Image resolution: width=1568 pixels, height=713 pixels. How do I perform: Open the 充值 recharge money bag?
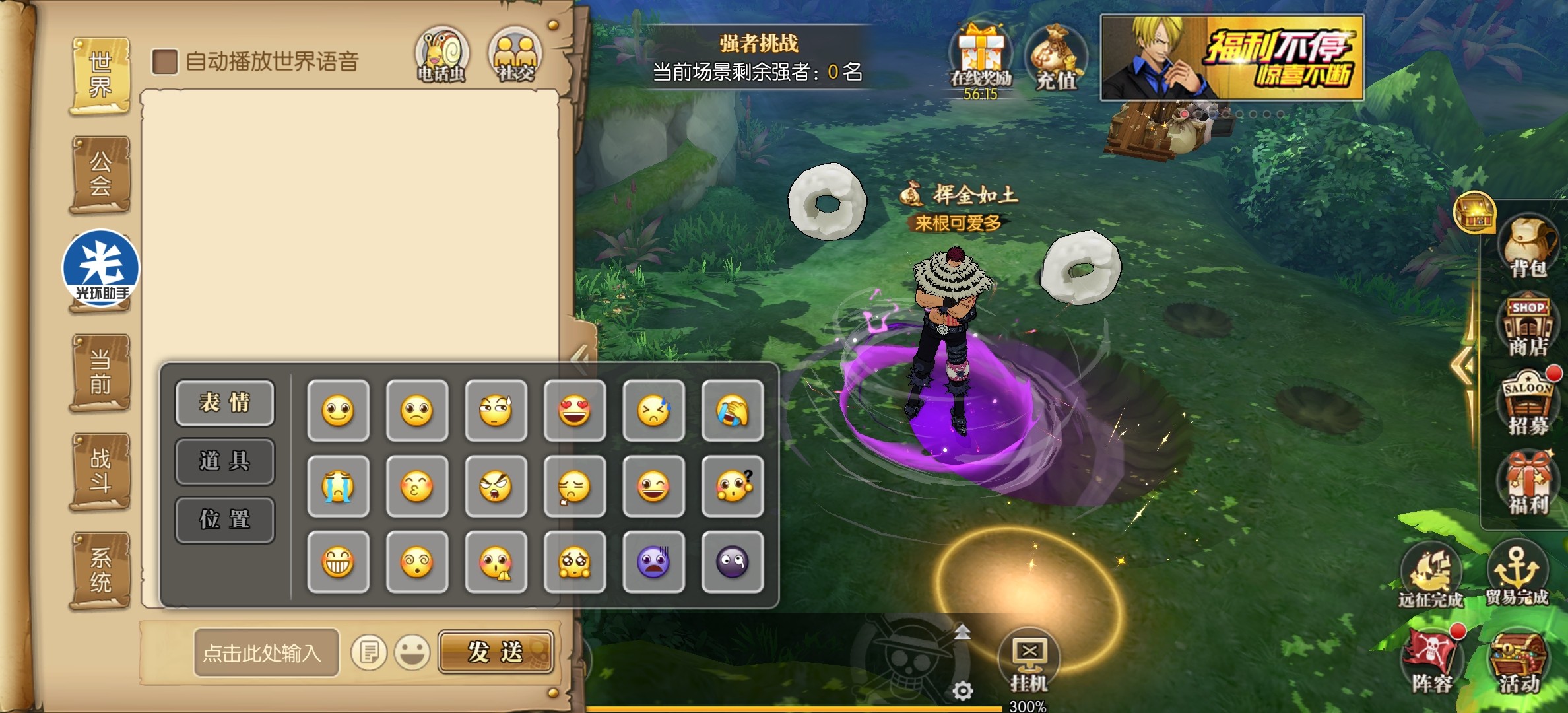(1056, 59)
